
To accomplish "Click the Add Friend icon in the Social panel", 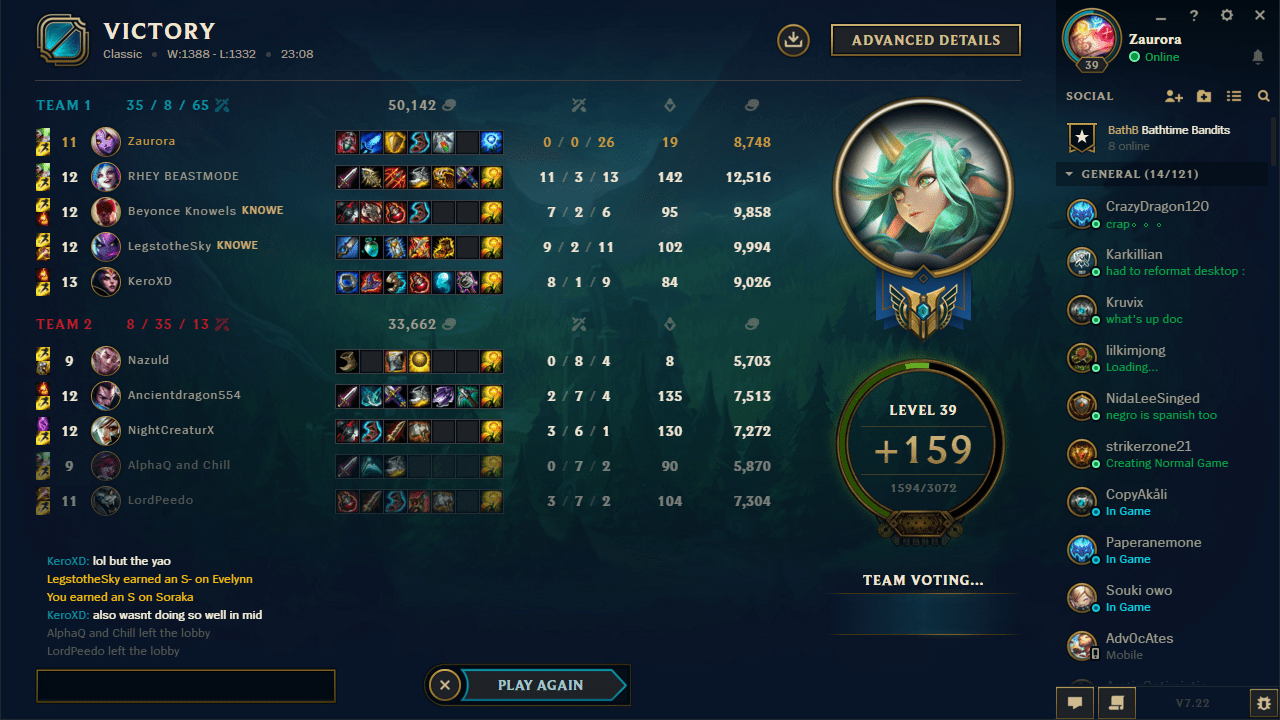I will click(1174, 96).
